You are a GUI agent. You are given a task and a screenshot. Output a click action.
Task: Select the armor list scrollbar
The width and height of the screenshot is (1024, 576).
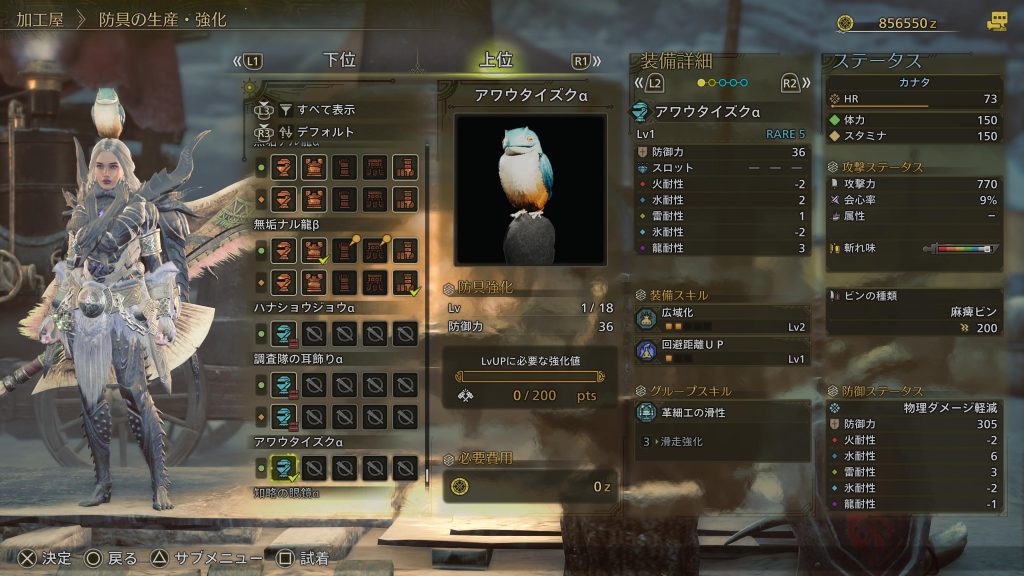427,300
